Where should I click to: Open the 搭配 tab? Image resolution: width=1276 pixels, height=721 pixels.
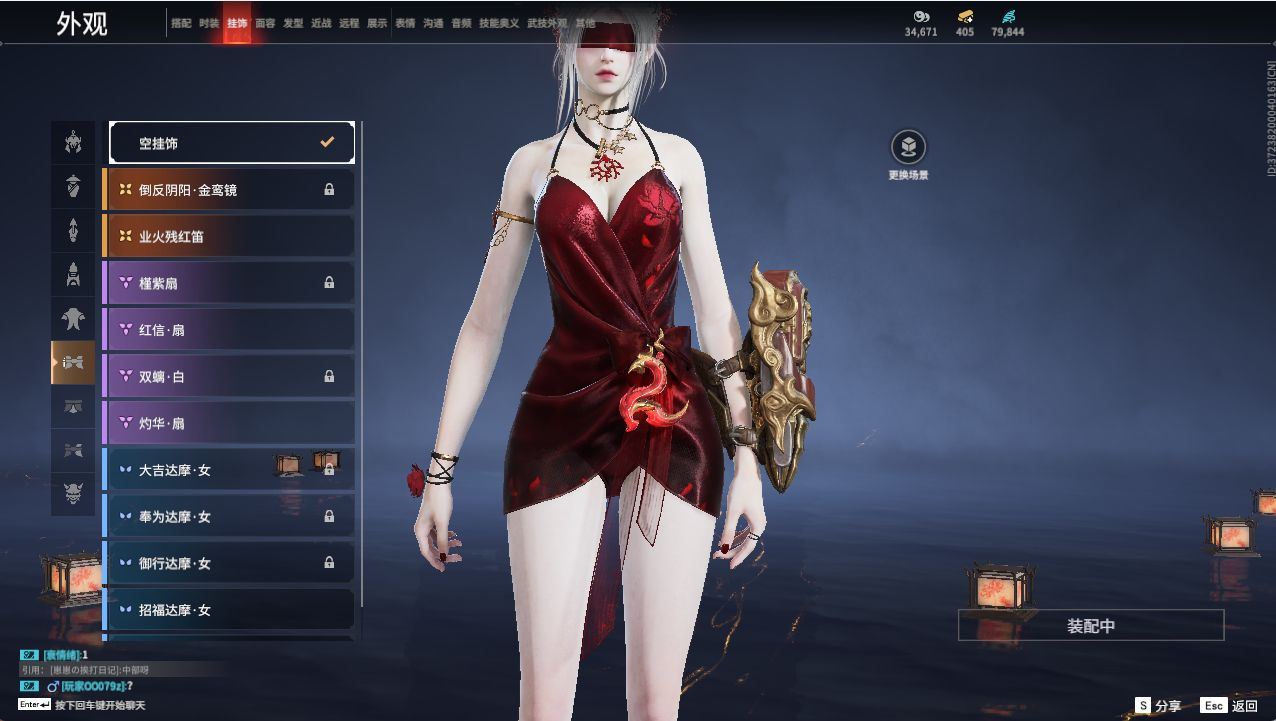pyautogui.click(x=181, y=23)
